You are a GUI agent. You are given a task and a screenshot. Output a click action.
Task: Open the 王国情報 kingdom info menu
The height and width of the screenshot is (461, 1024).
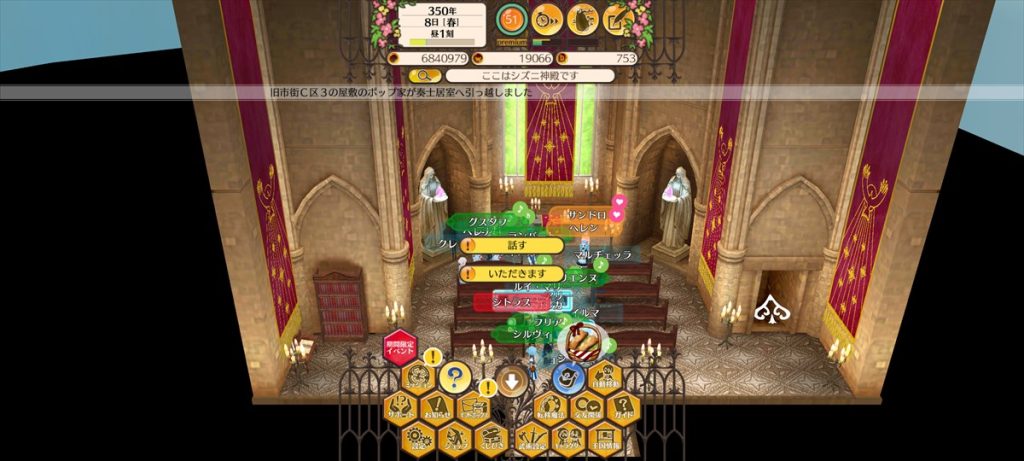click(606, 437)
